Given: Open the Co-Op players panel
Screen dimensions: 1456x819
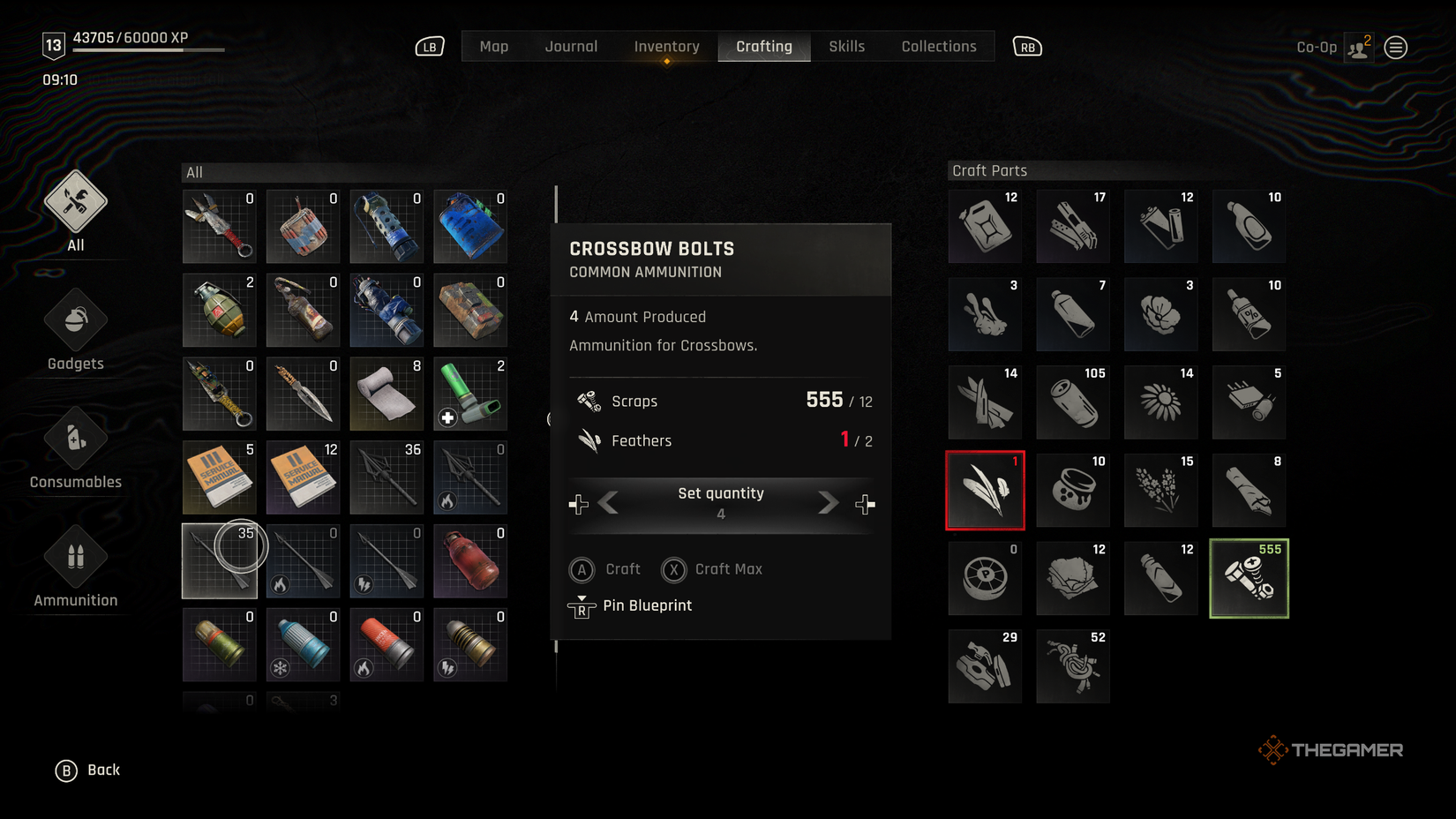Looking at the screenshot, I should pyautogui.click(x=1358, y=47).
